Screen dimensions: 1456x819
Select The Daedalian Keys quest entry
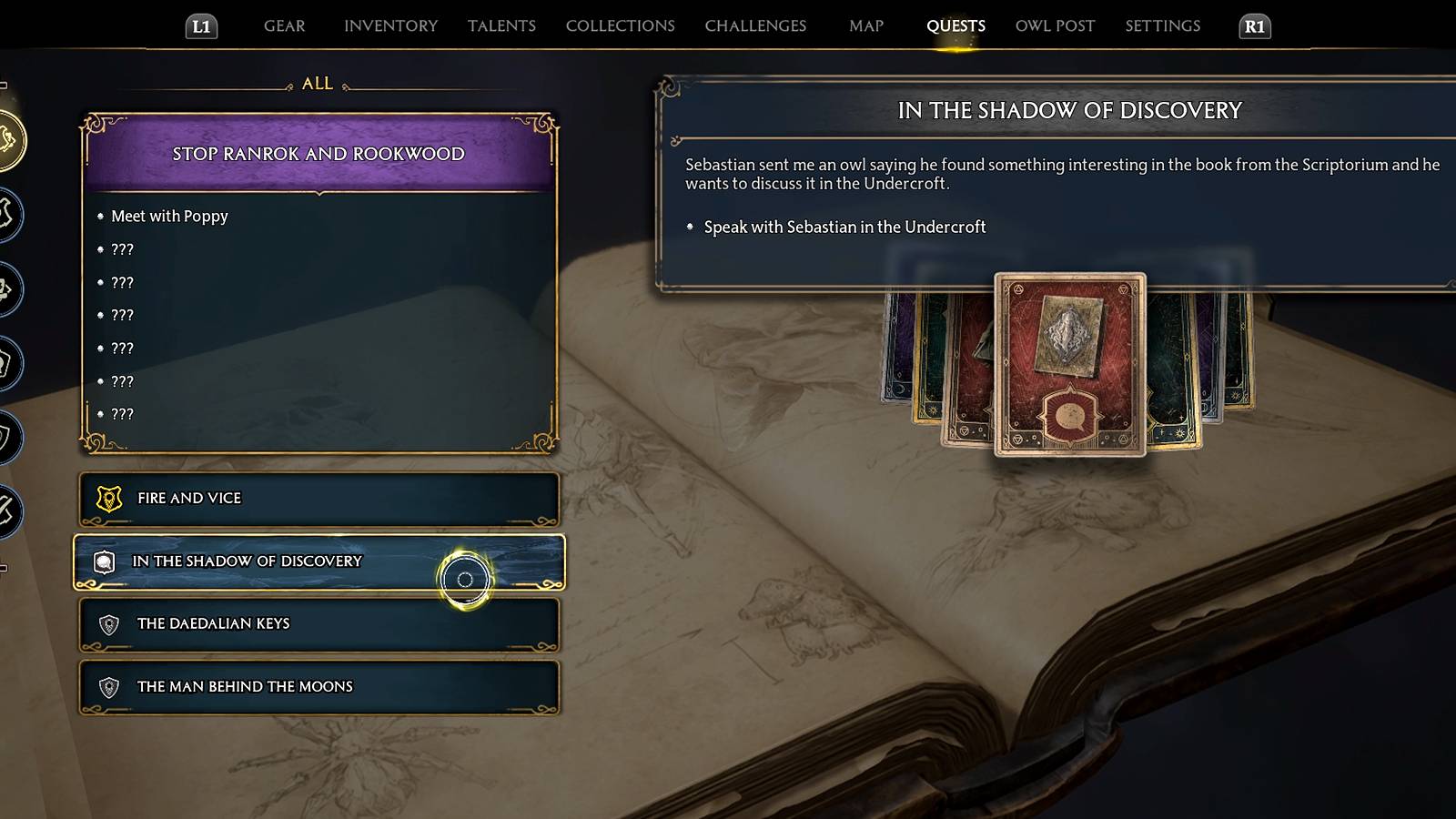(x=213, y=624)
